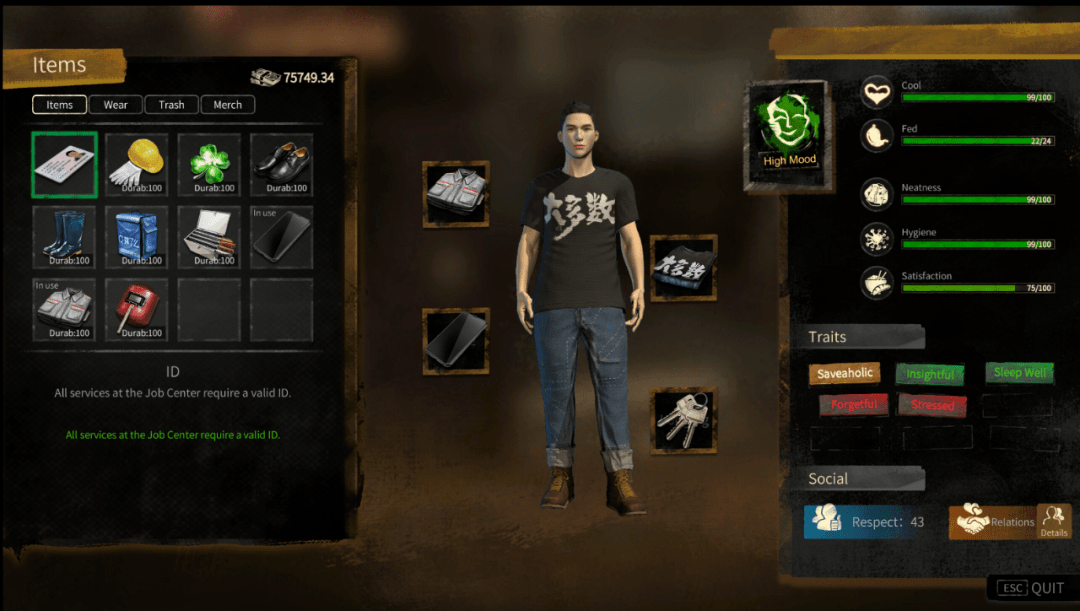Select the Items tab

point(59,105)
